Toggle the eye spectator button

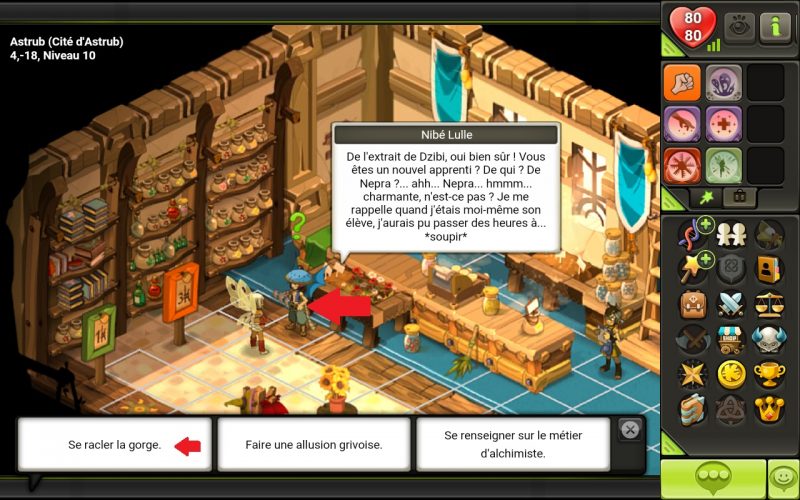coord(740,26)
